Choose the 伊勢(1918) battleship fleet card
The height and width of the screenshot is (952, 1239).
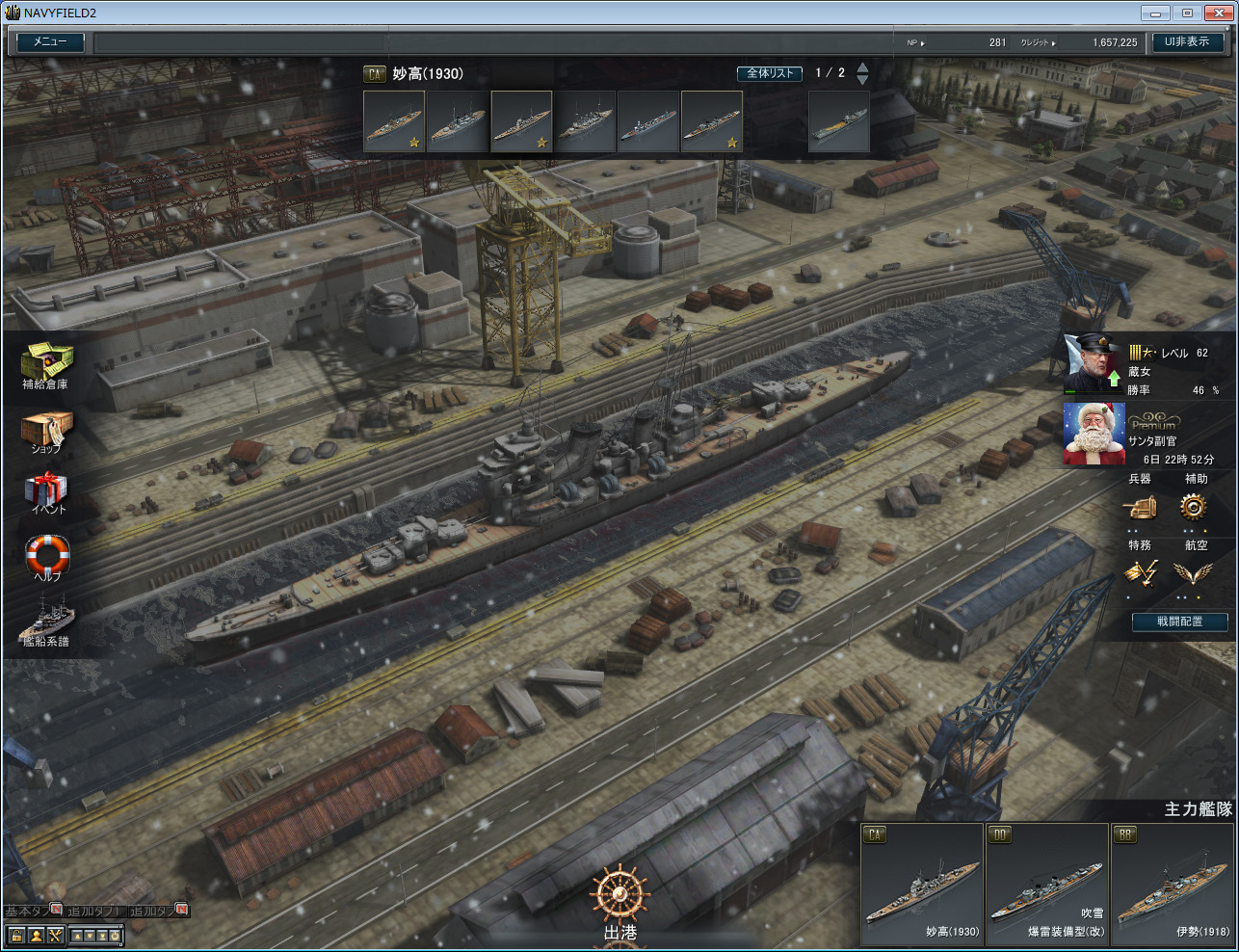tap(1173, 884)
